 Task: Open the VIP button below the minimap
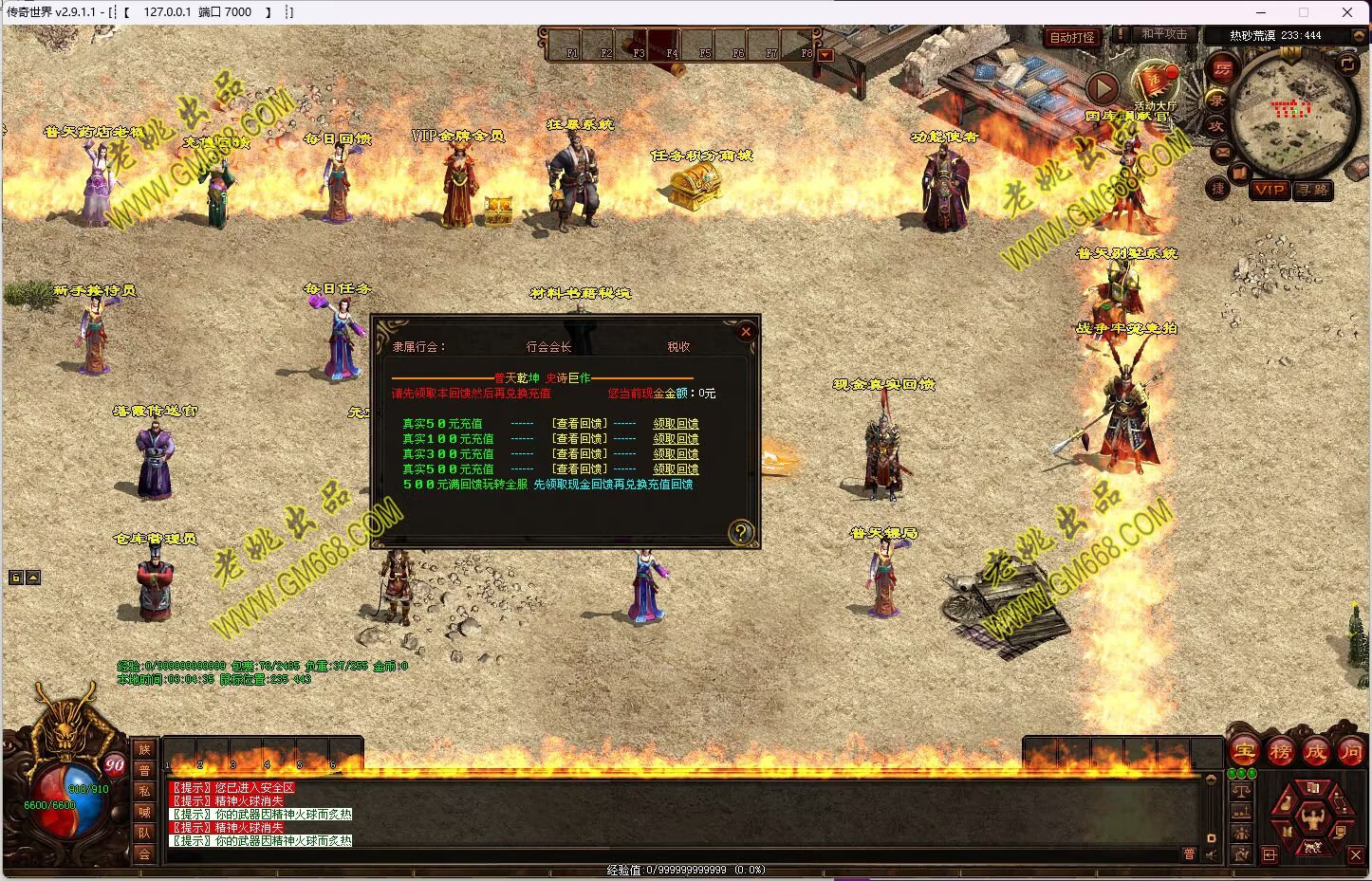click(1269, 190)
